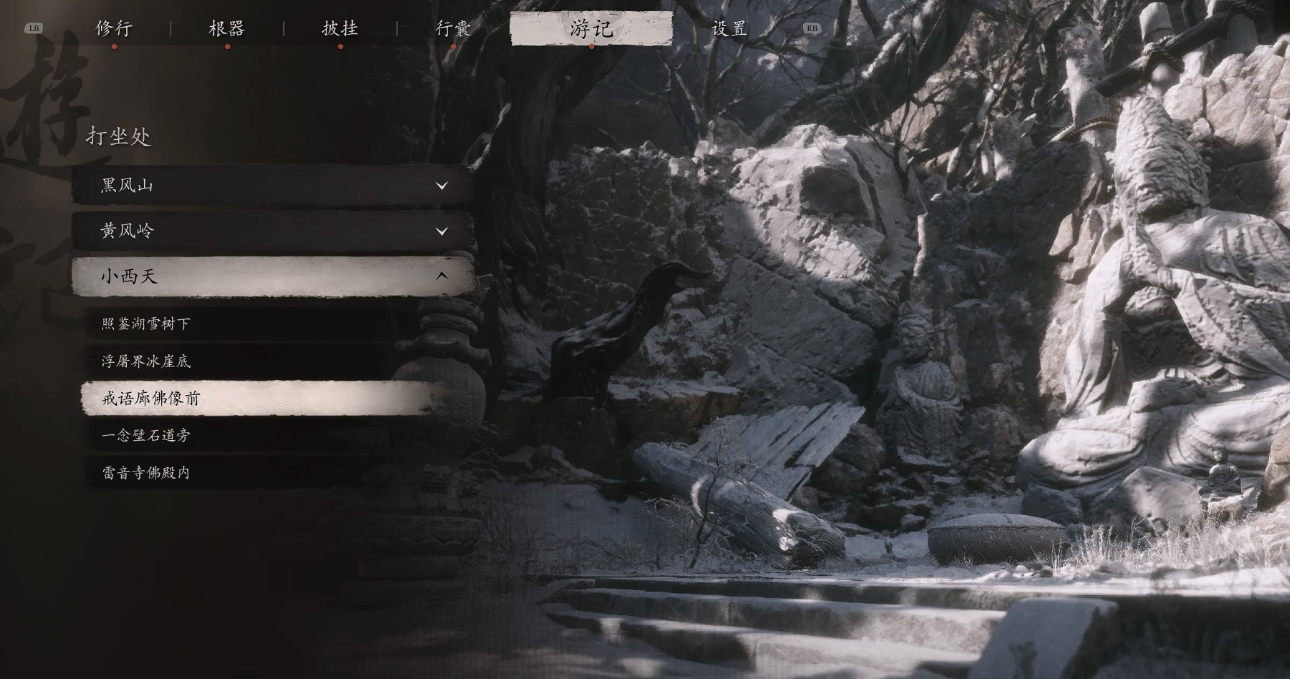
Task: Open the 根器 tab
Action: (227, 28)
